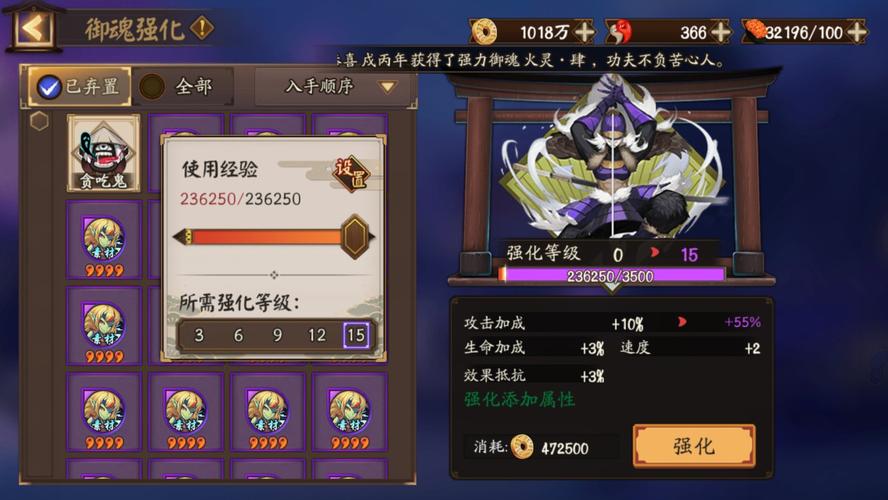Click the hexagon icon above the list

click(x=39, y=121)
